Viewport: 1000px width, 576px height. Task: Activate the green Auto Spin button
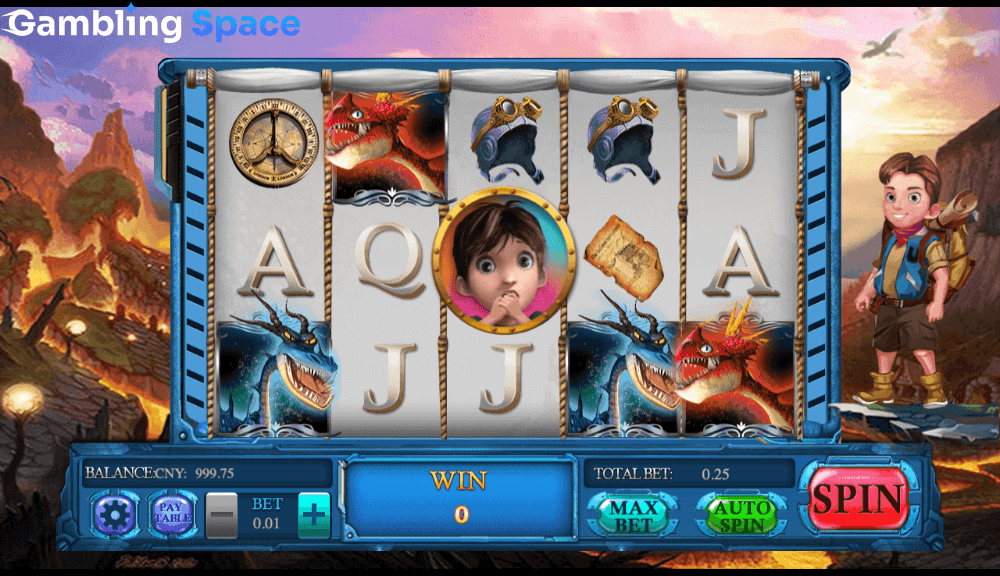(742, 515)
